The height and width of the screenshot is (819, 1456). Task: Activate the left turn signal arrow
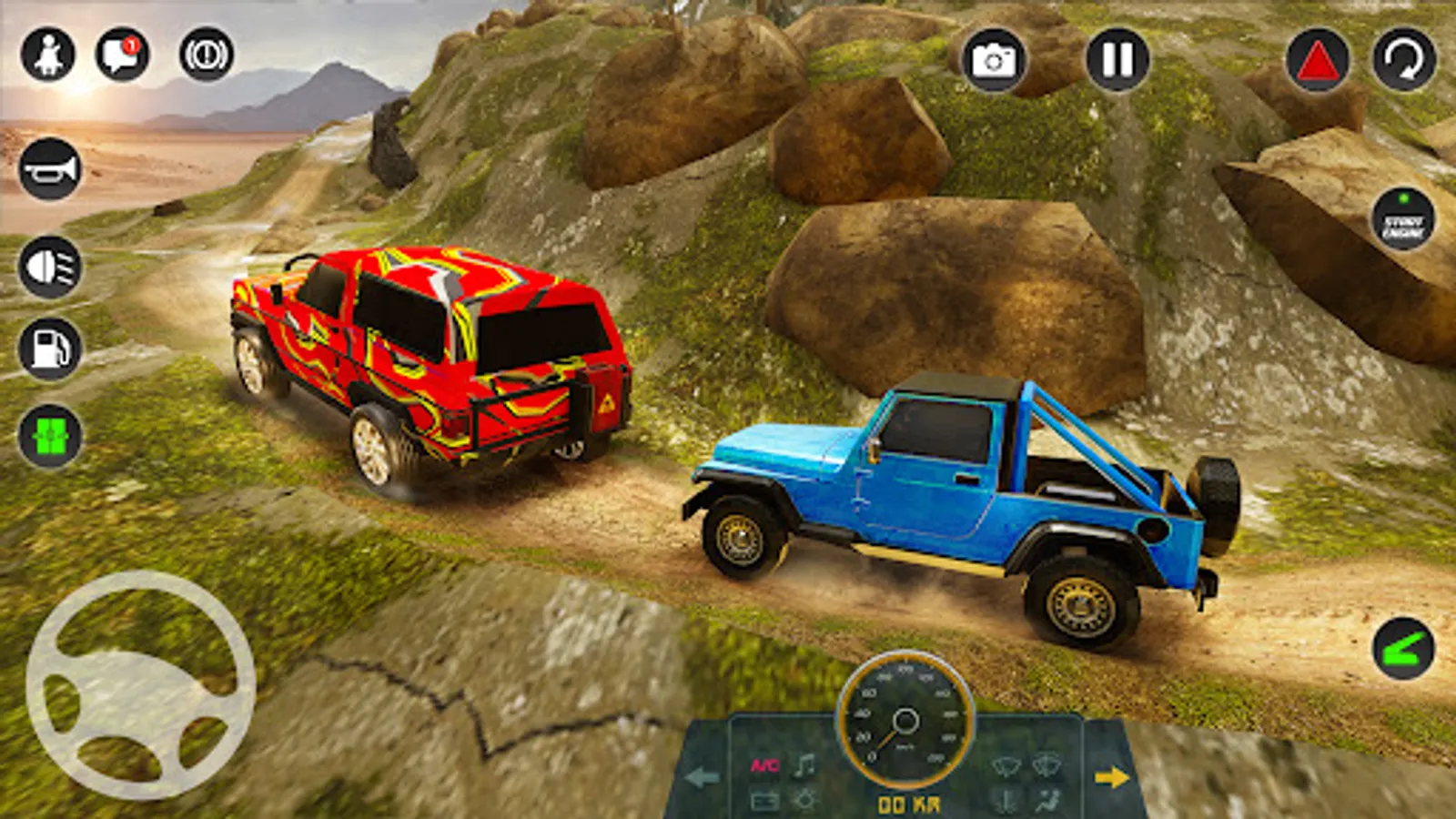pyautogui.click(x=702, y=777)
